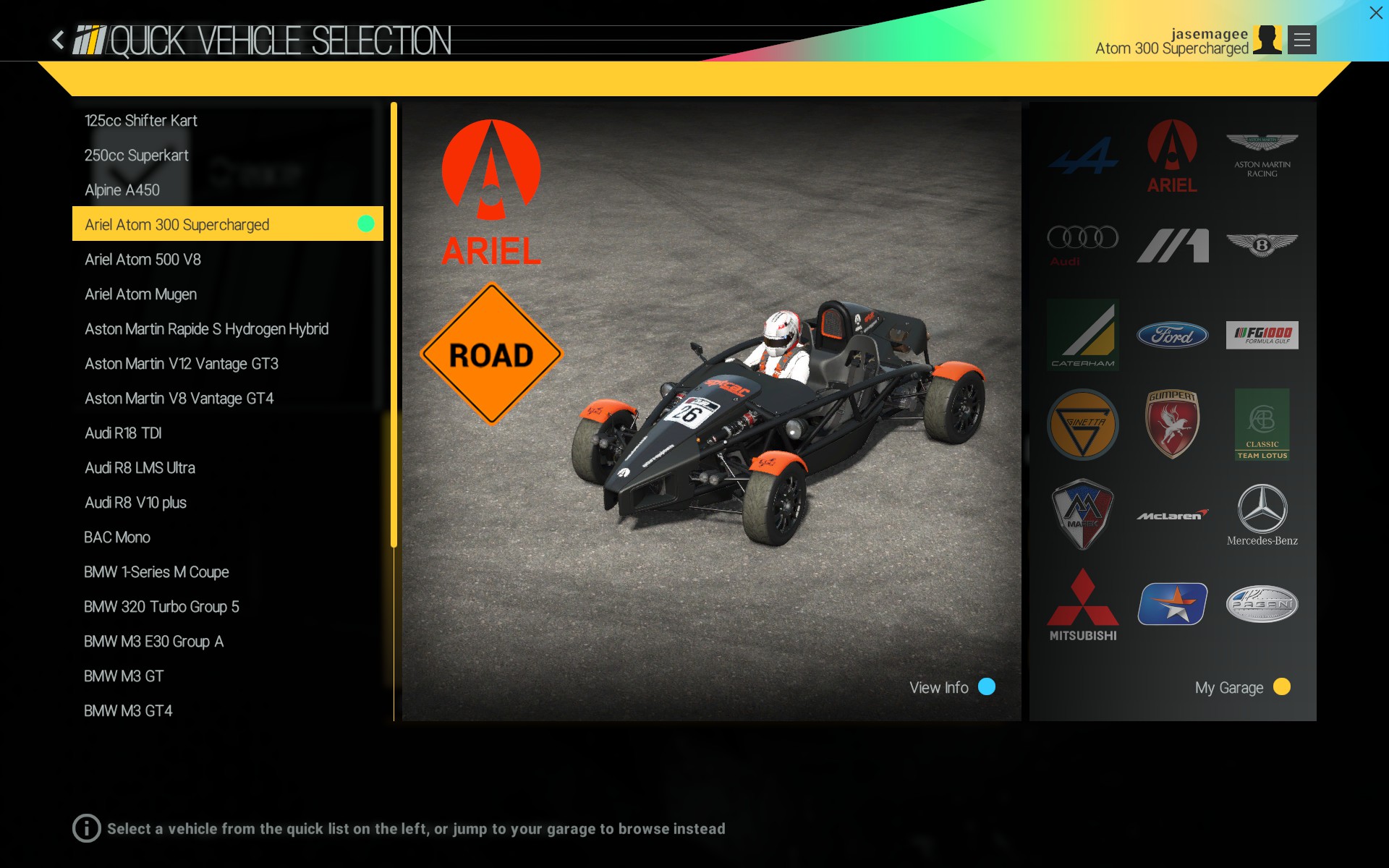Select the Mitsubishi manufacturer logo
The width and height of the screenshot is (1389, 868).
click(1082, 605)
